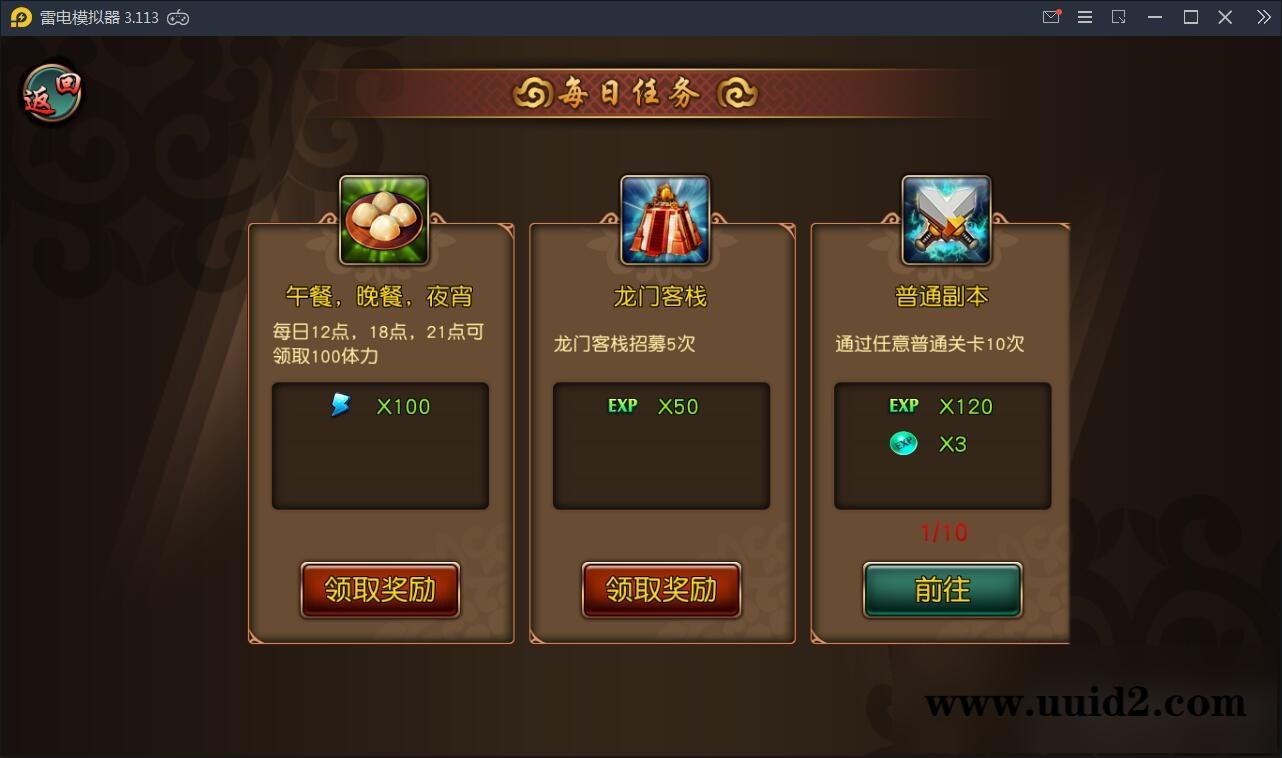
Task: Claim the 领取奖励 reward for 龙门客栈
Action: [661, 591]
